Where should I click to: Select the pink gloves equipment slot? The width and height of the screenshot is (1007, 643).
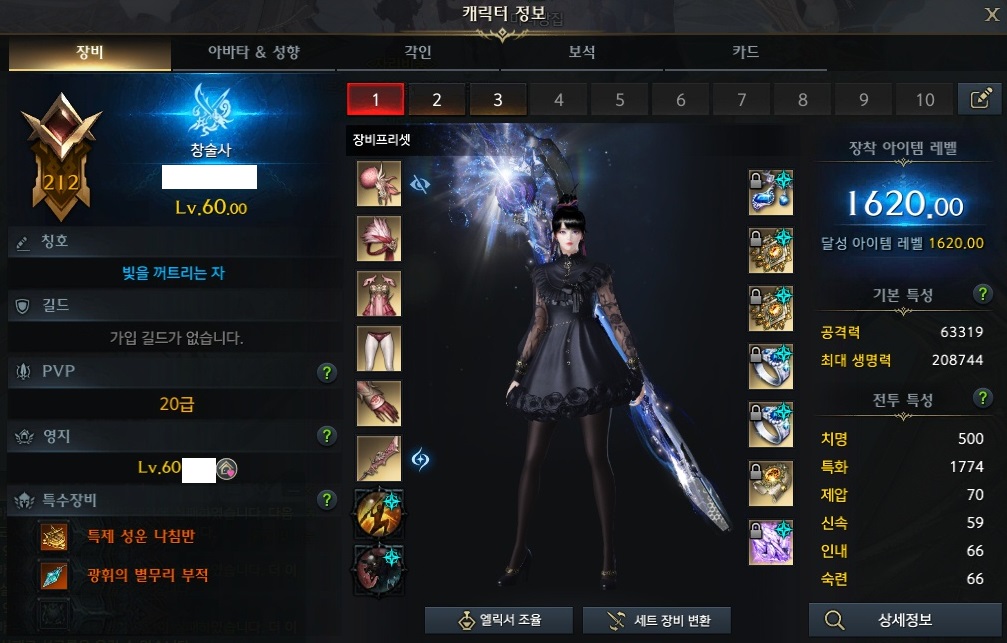379,403
